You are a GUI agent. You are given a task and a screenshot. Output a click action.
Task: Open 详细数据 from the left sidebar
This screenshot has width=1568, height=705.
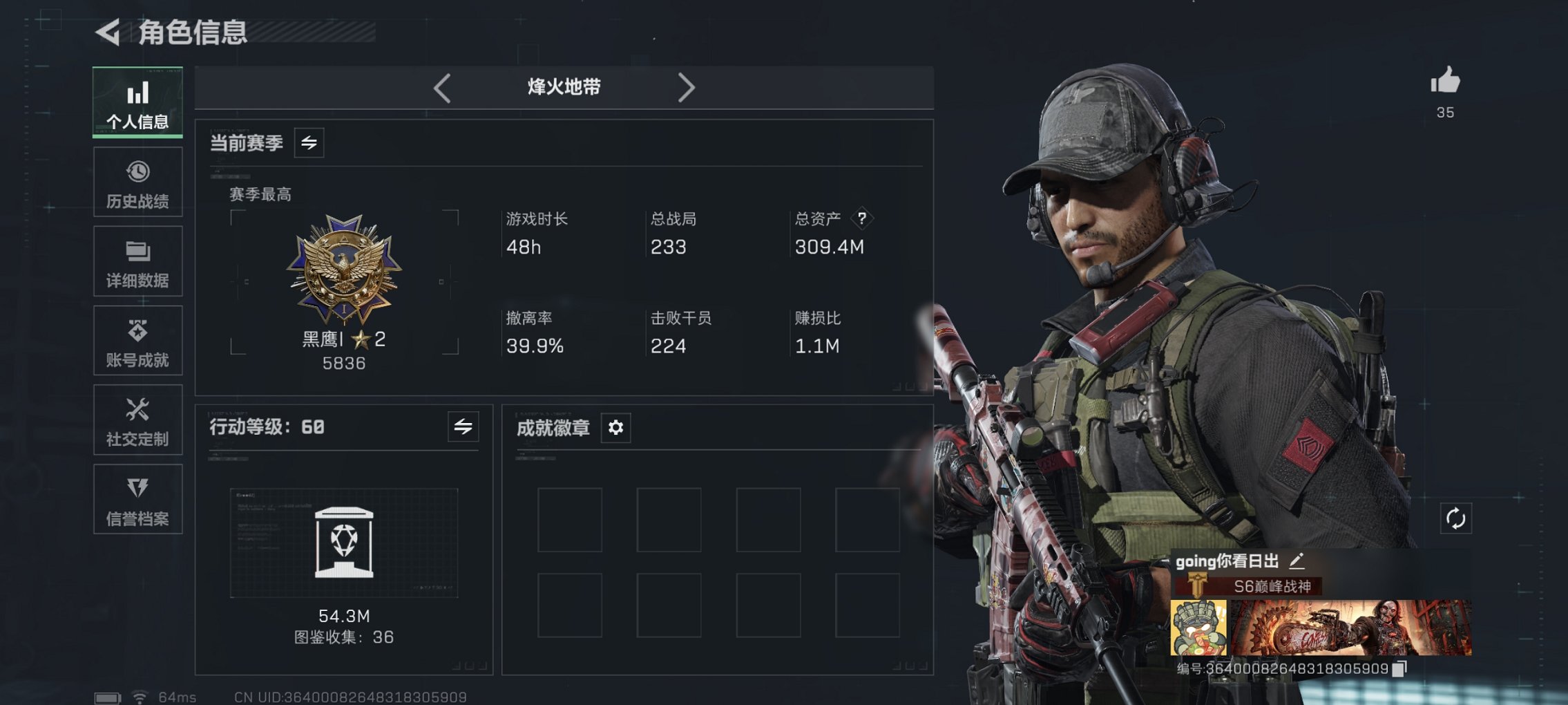(137, 261)
